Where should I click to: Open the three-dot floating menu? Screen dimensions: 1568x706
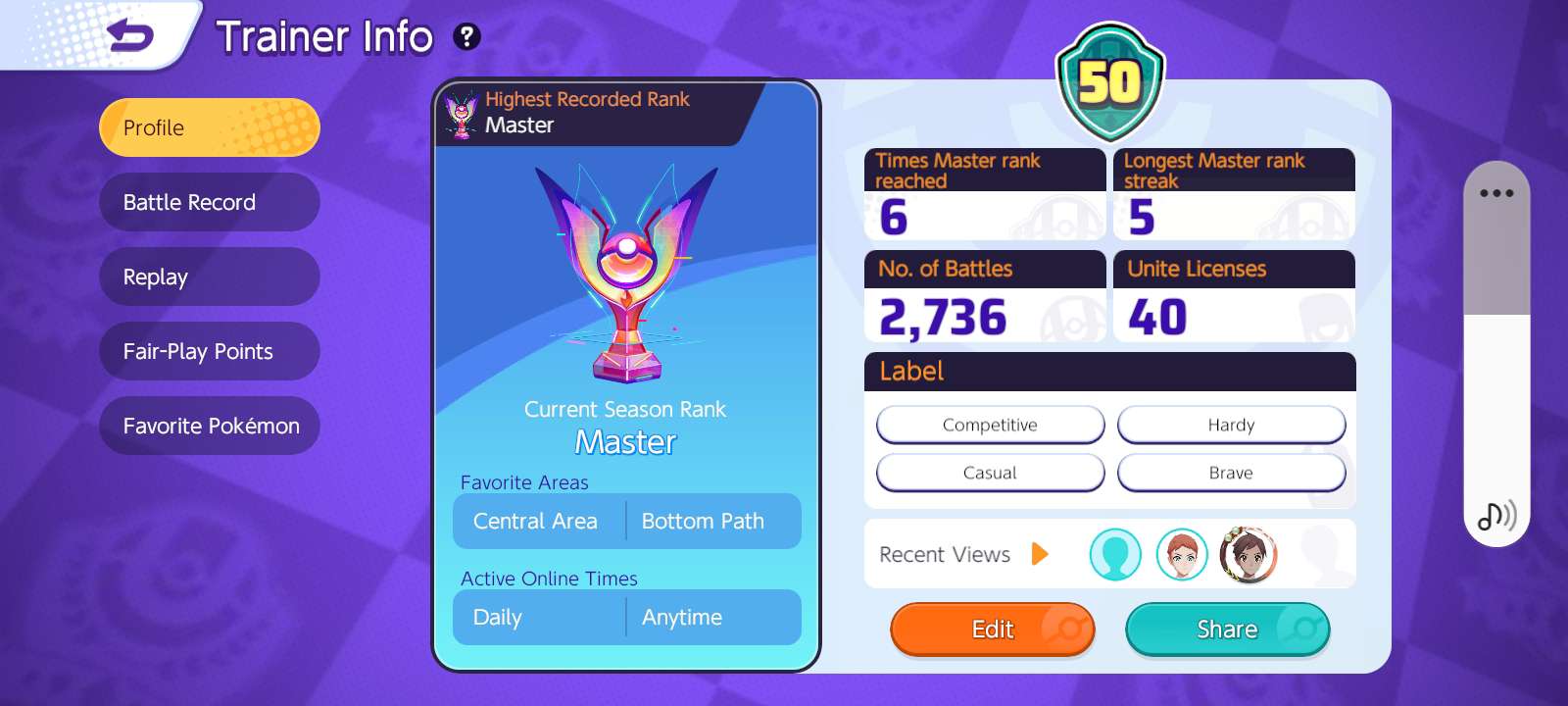pyautogui.click(x=1496, y=193)
